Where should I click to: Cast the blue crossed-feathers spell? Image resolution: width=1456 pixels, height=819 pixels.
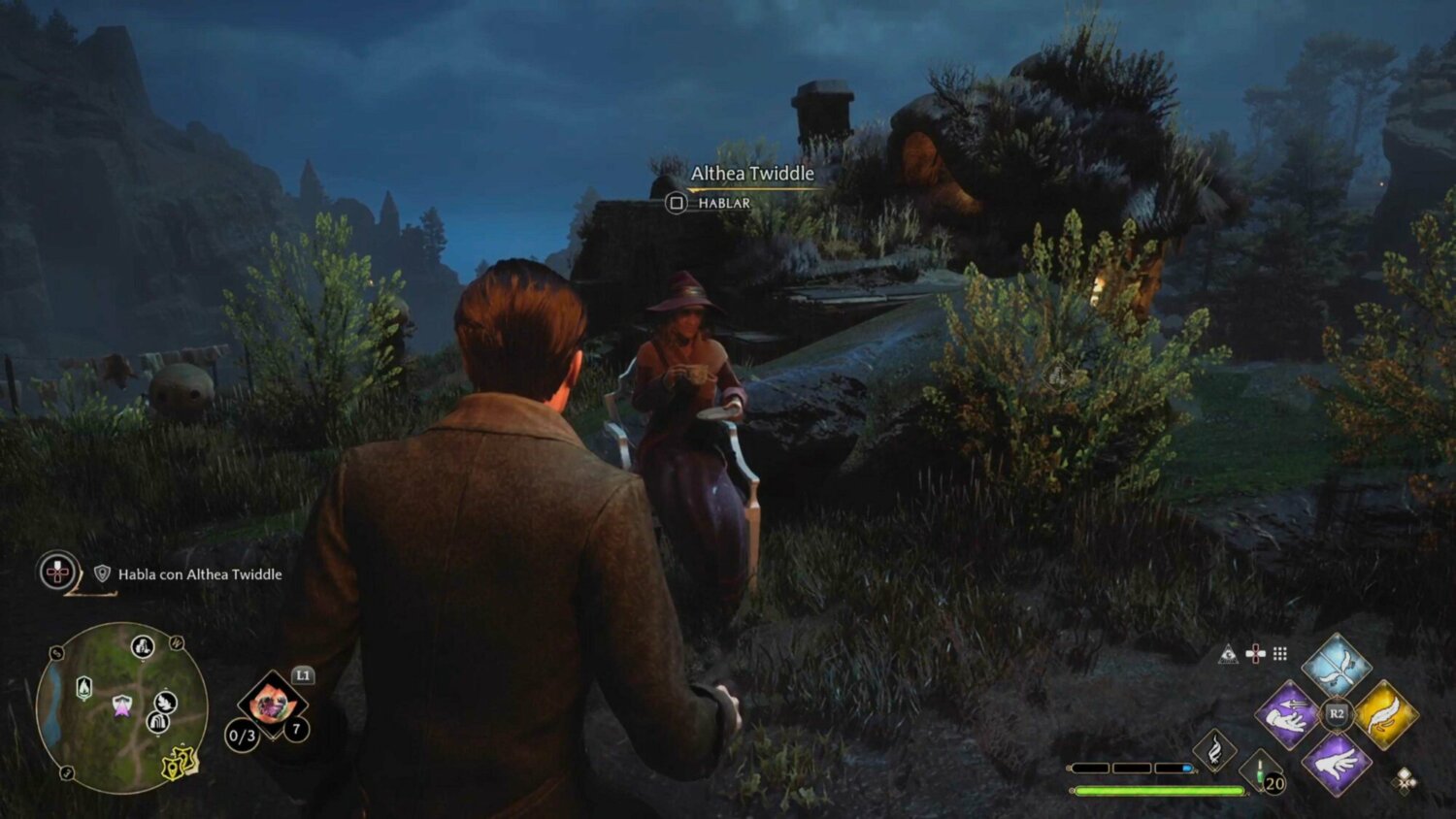click(x=1336, y=666)
